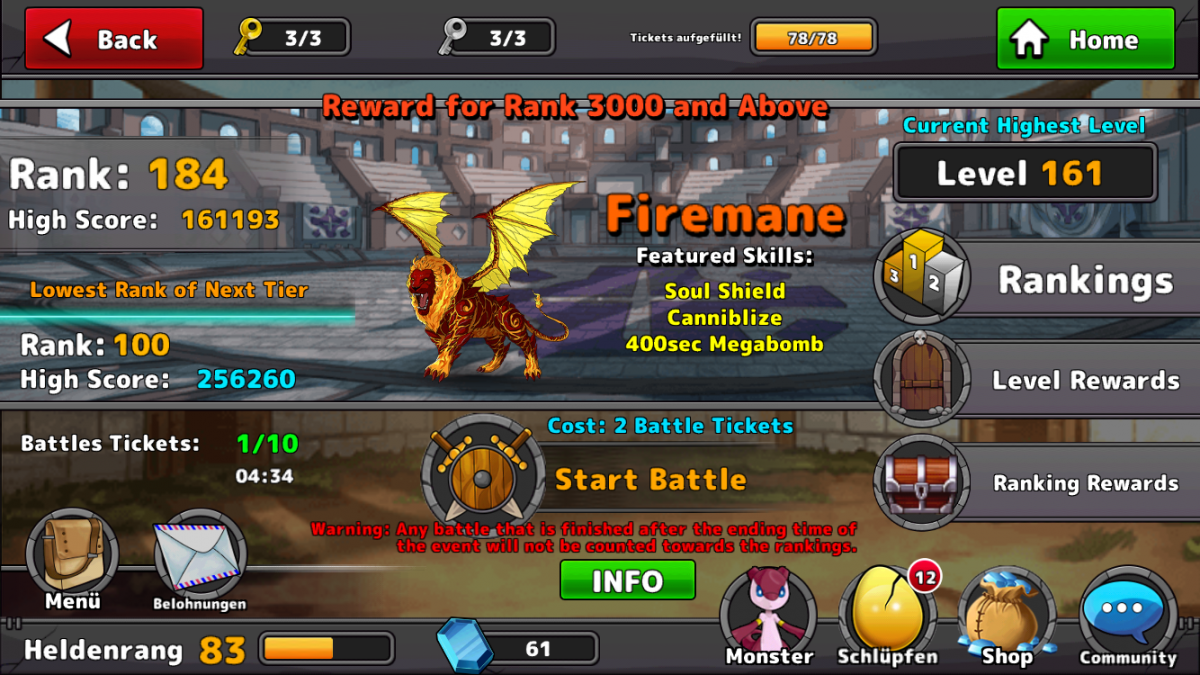Return to the Home screen
The image size is (1200, 675).
1085,39
